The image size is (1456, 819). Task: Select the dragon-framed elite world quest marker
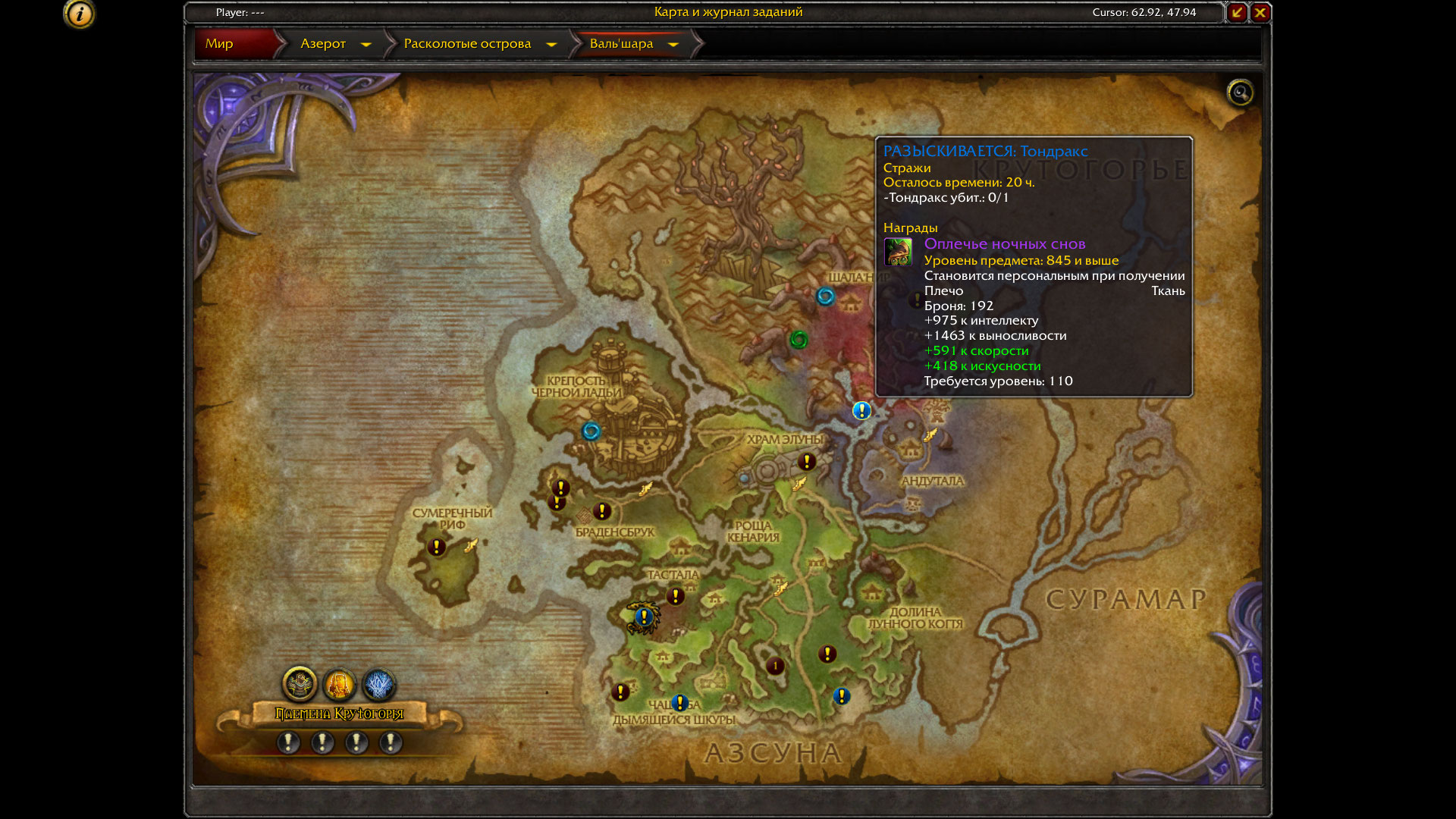tap(644, 617)
